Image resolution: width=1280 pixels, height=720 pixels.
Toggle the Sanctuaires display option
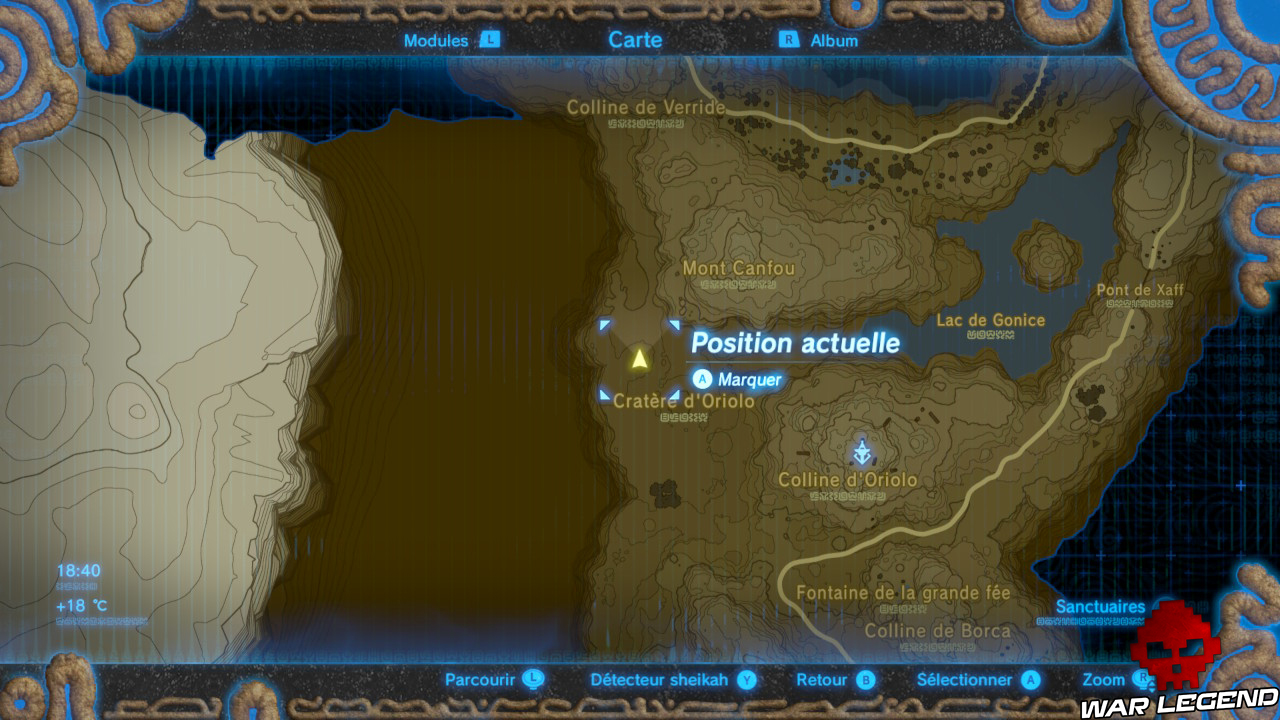(1101, 606)
